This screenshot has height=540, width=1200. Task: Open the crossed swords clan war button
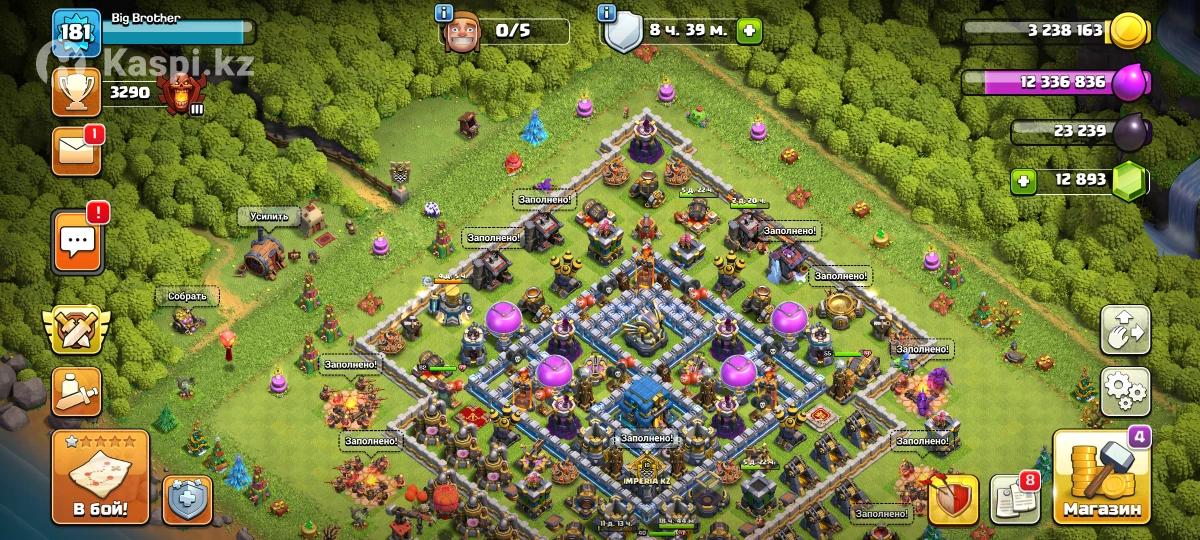pos(76,329)
